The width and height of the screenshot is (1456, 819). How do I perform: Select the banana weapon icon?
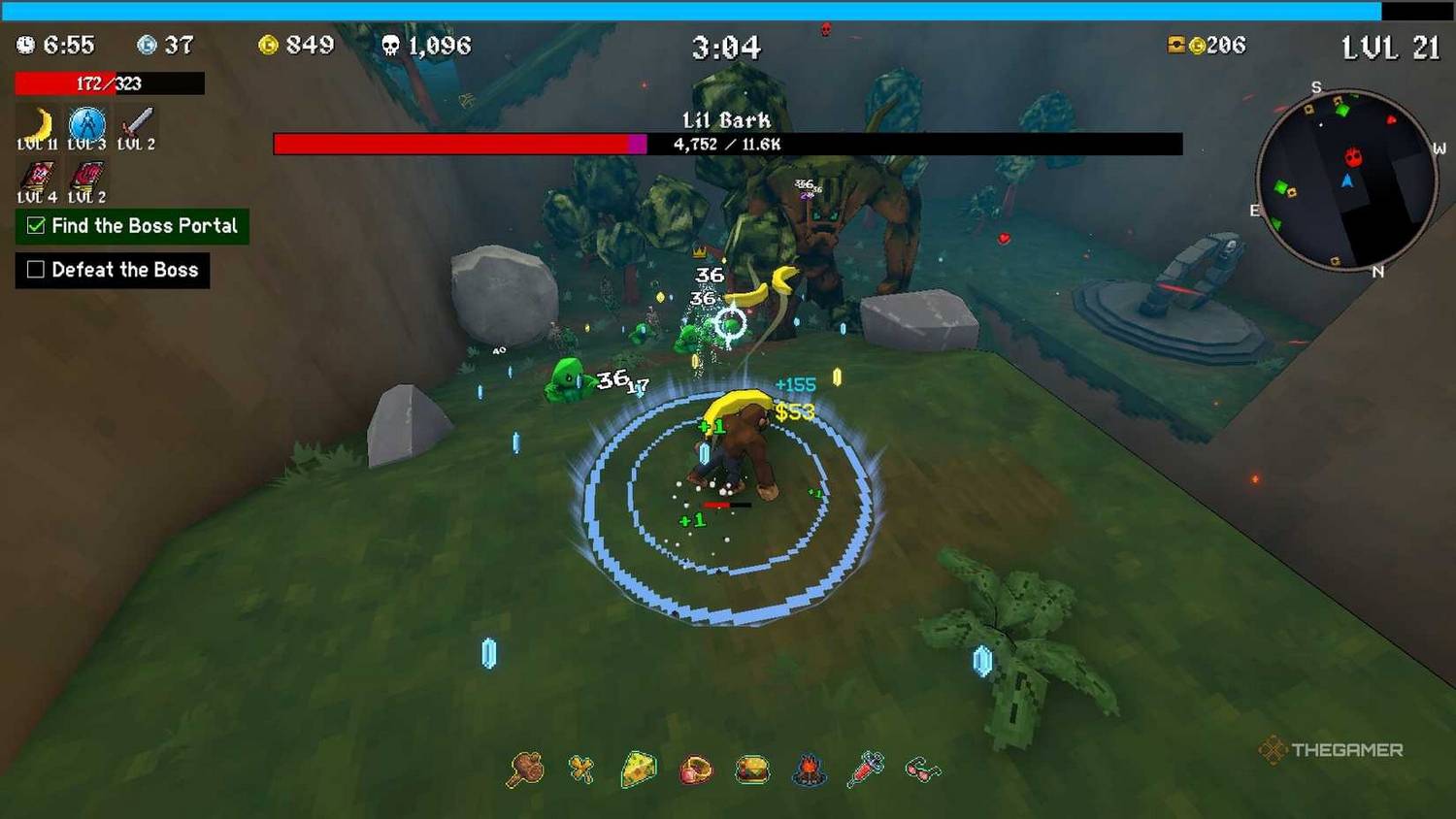(x=37, y=125)
